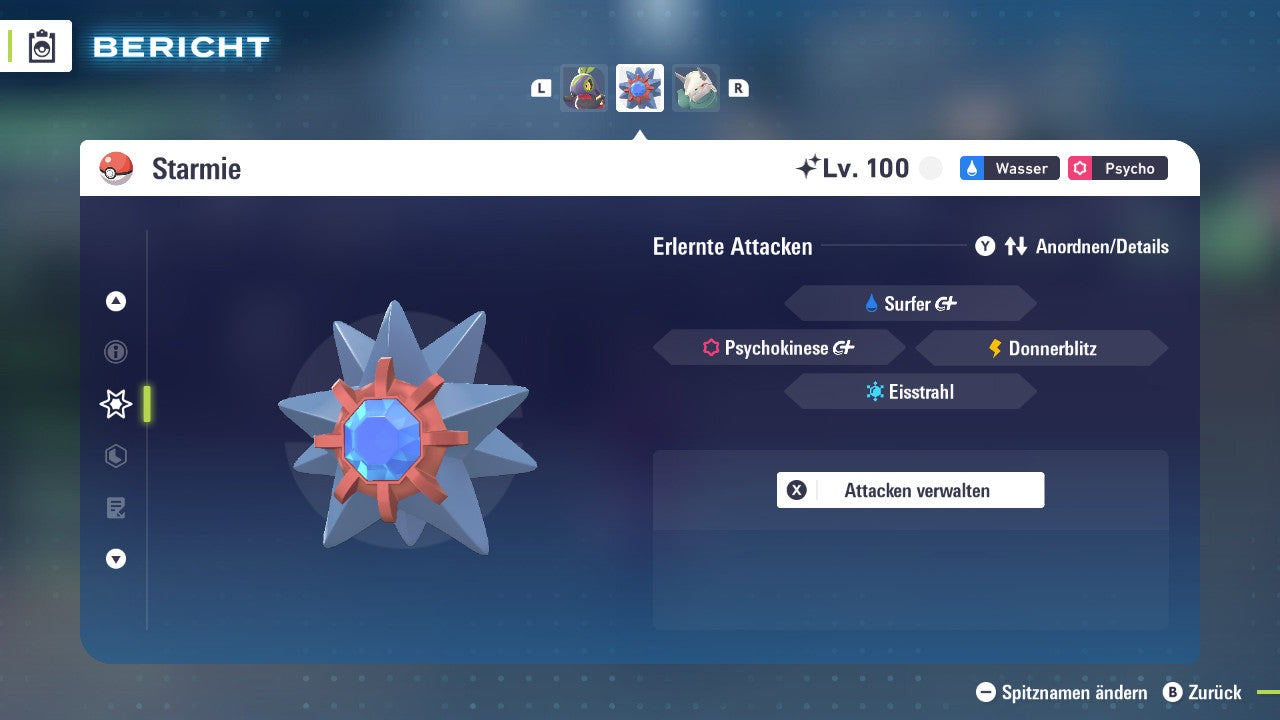Screen dimensions: 1280x720
Task: Select the Surfer move in the list
Action: click(x=910, y=303)
